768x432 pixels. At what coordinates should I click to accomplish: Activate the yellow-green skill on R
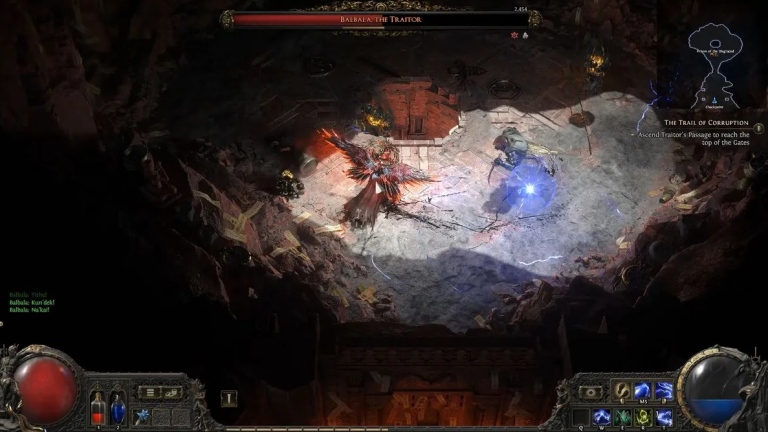click(644, 416)
